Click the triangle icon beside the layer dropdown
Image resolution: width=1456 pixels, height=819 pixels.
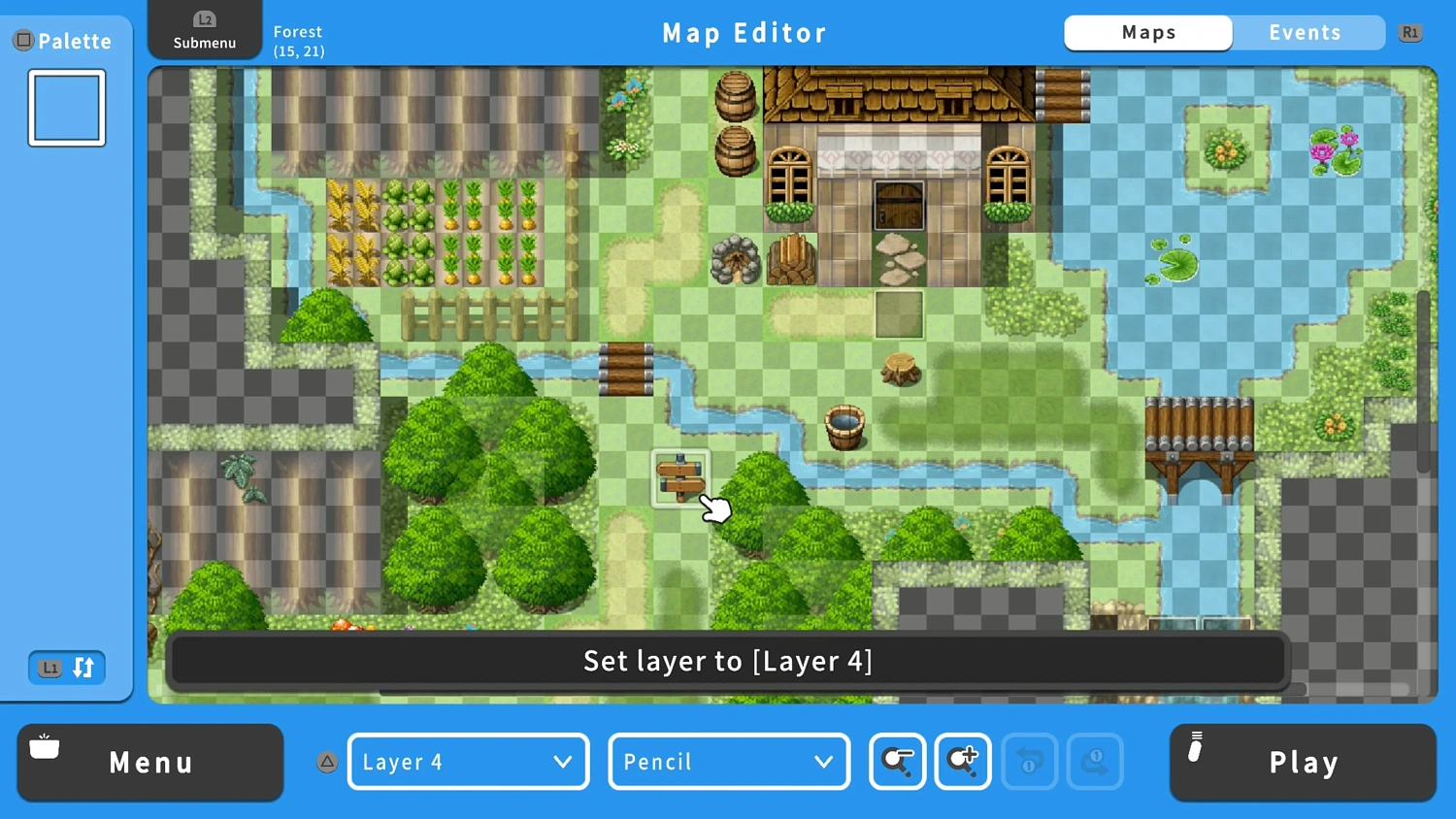click(x=327, y=763)
